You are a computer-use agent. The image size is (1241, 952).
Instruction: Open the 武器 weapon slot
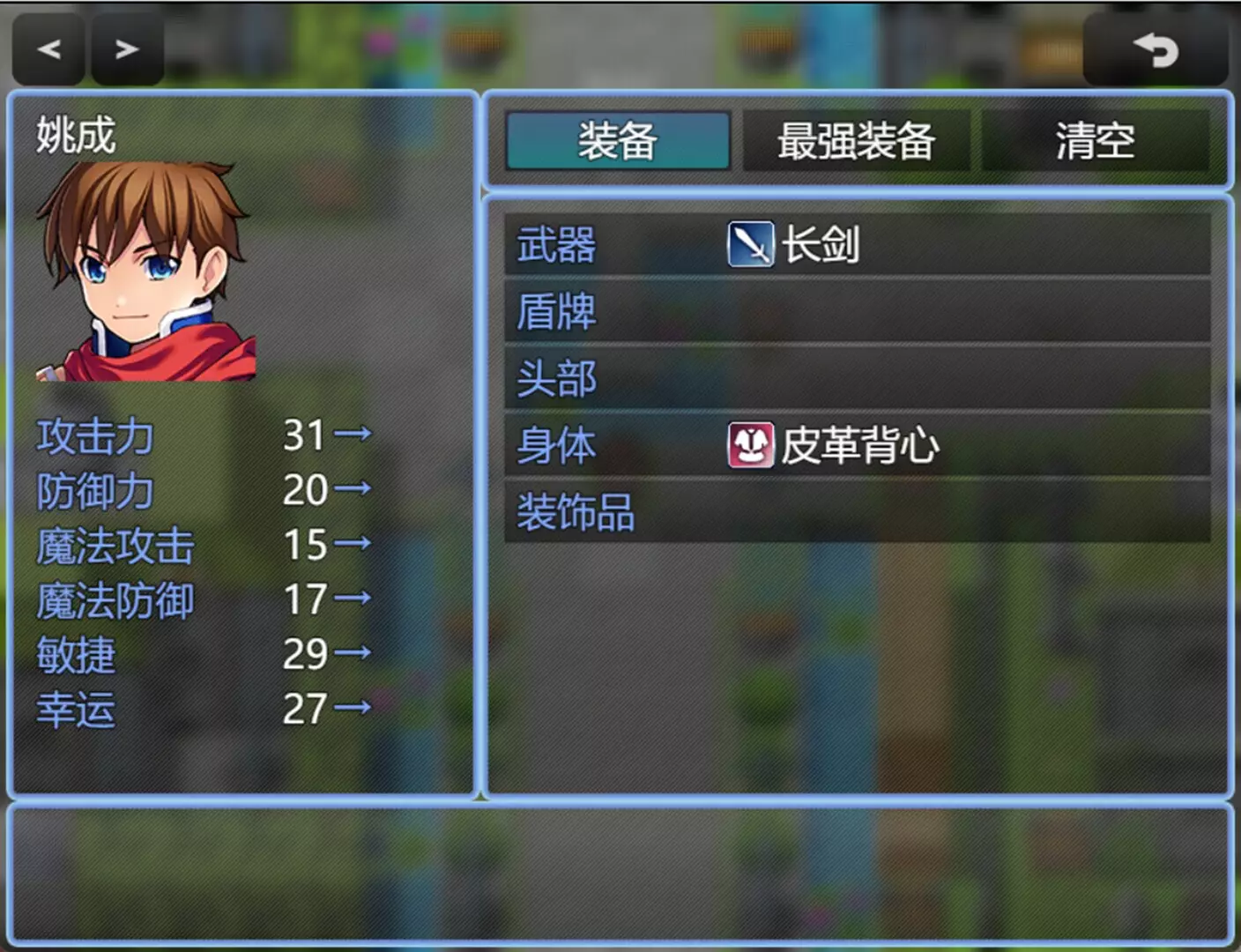pyautogui.click(x=864, y=245)
